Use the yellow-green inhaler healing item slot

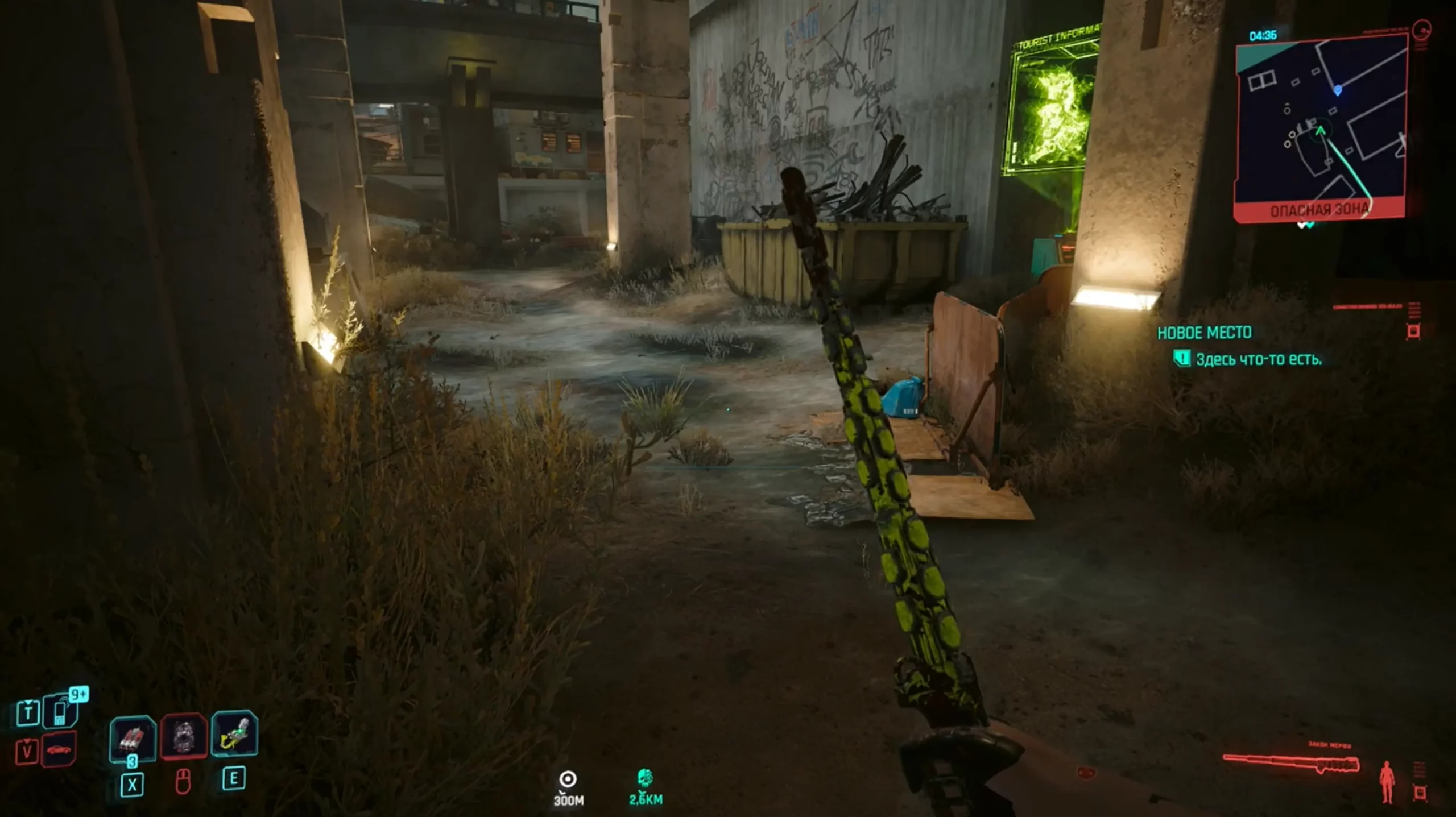tap(234, 735)
